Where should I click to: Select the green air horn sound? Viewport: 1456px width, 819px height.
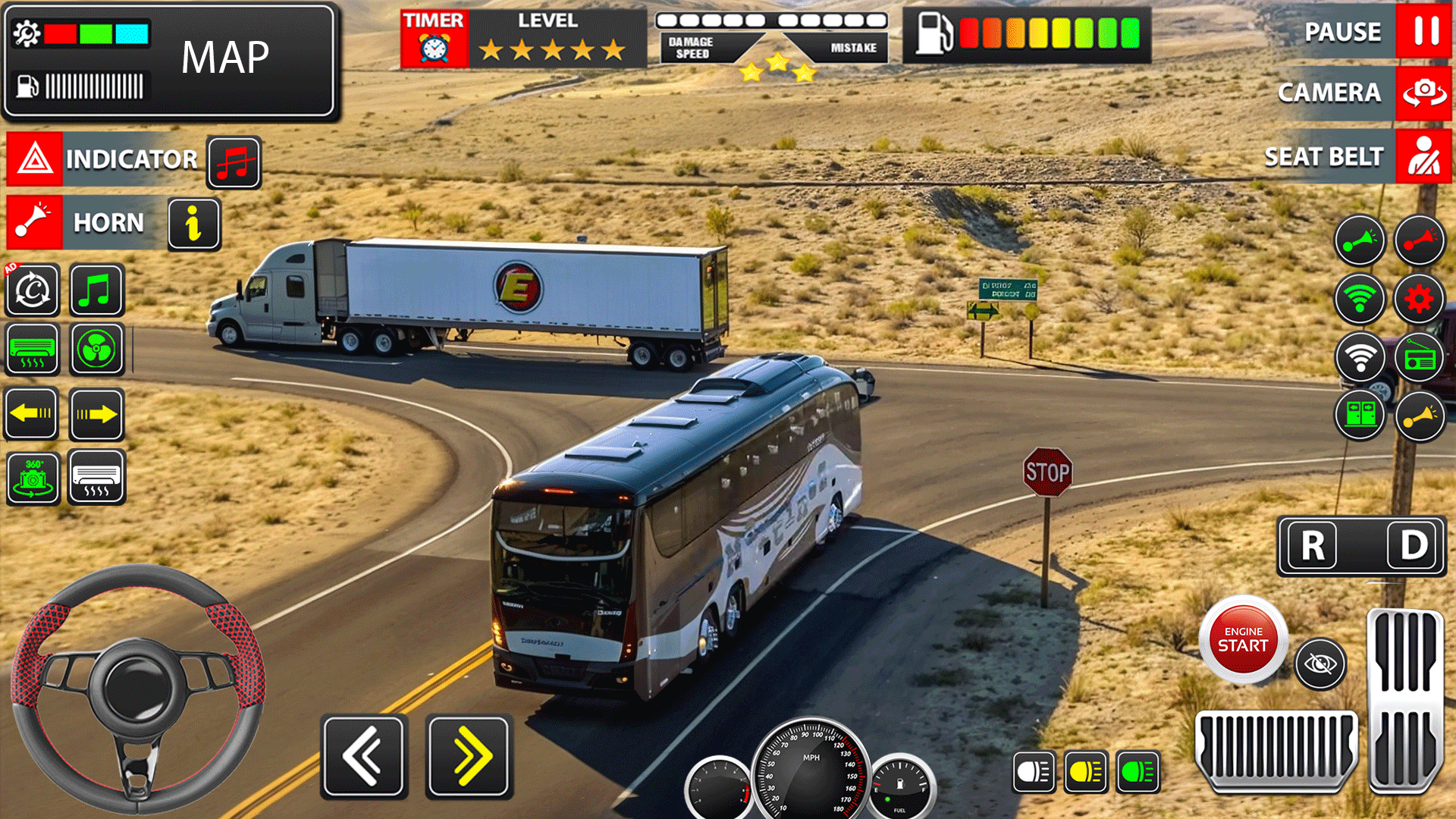pyautogui.click(x=1361, y=241)
